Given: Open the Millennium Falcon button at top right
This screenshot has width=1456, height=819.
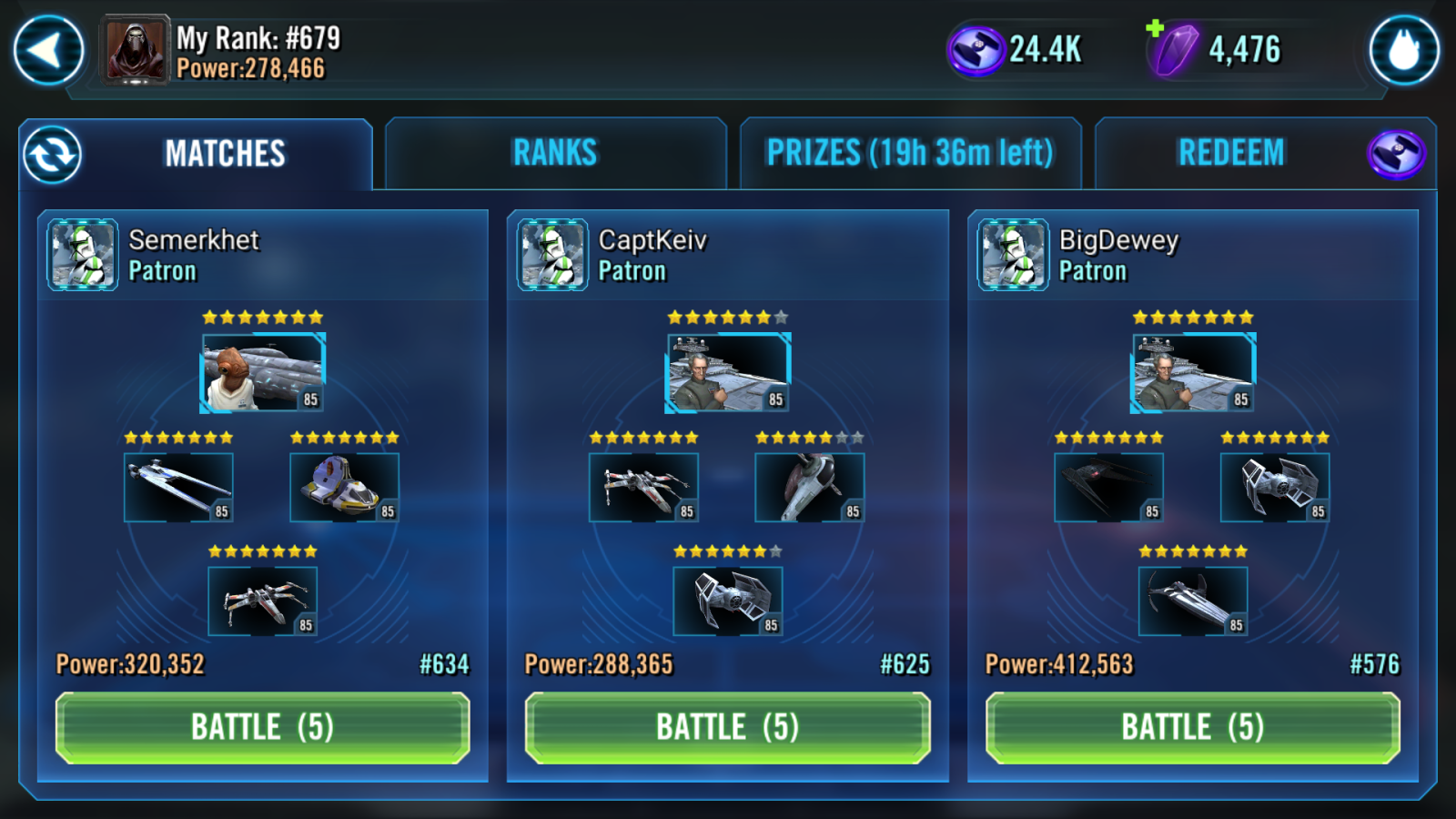Looking at the screenshot, I should 1404,51.
